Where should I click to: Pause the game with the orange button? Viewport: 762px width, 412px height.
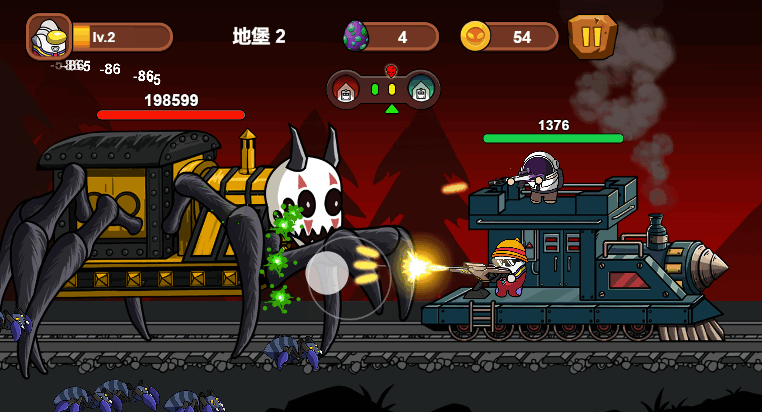[592, 37]
